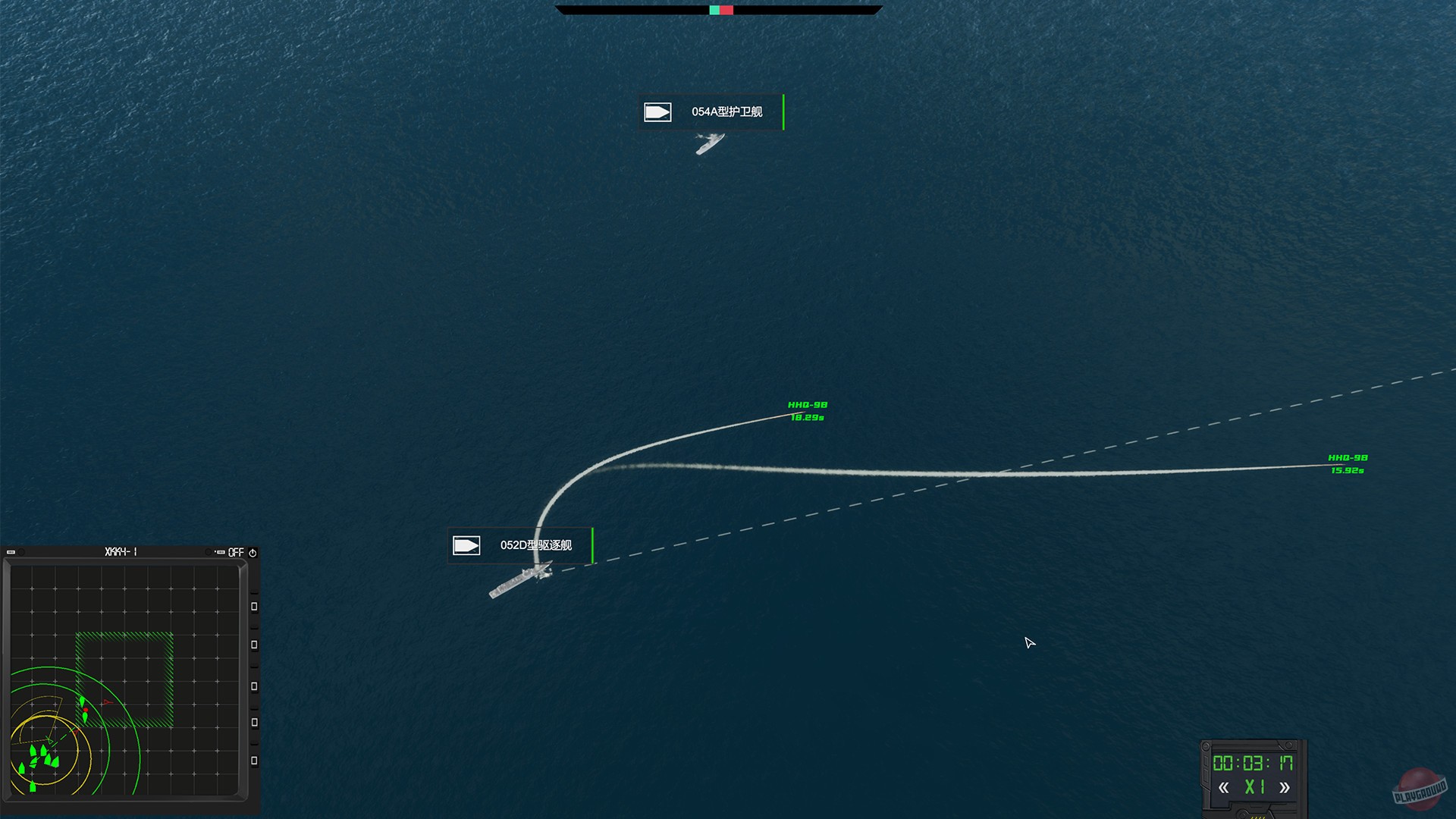Image resolution: width=1456 pixels, height=819 pixels.
Task: Select the 052D型驱逐舰 ship icon
Action: pyautogui.click(x=466, y=544)
